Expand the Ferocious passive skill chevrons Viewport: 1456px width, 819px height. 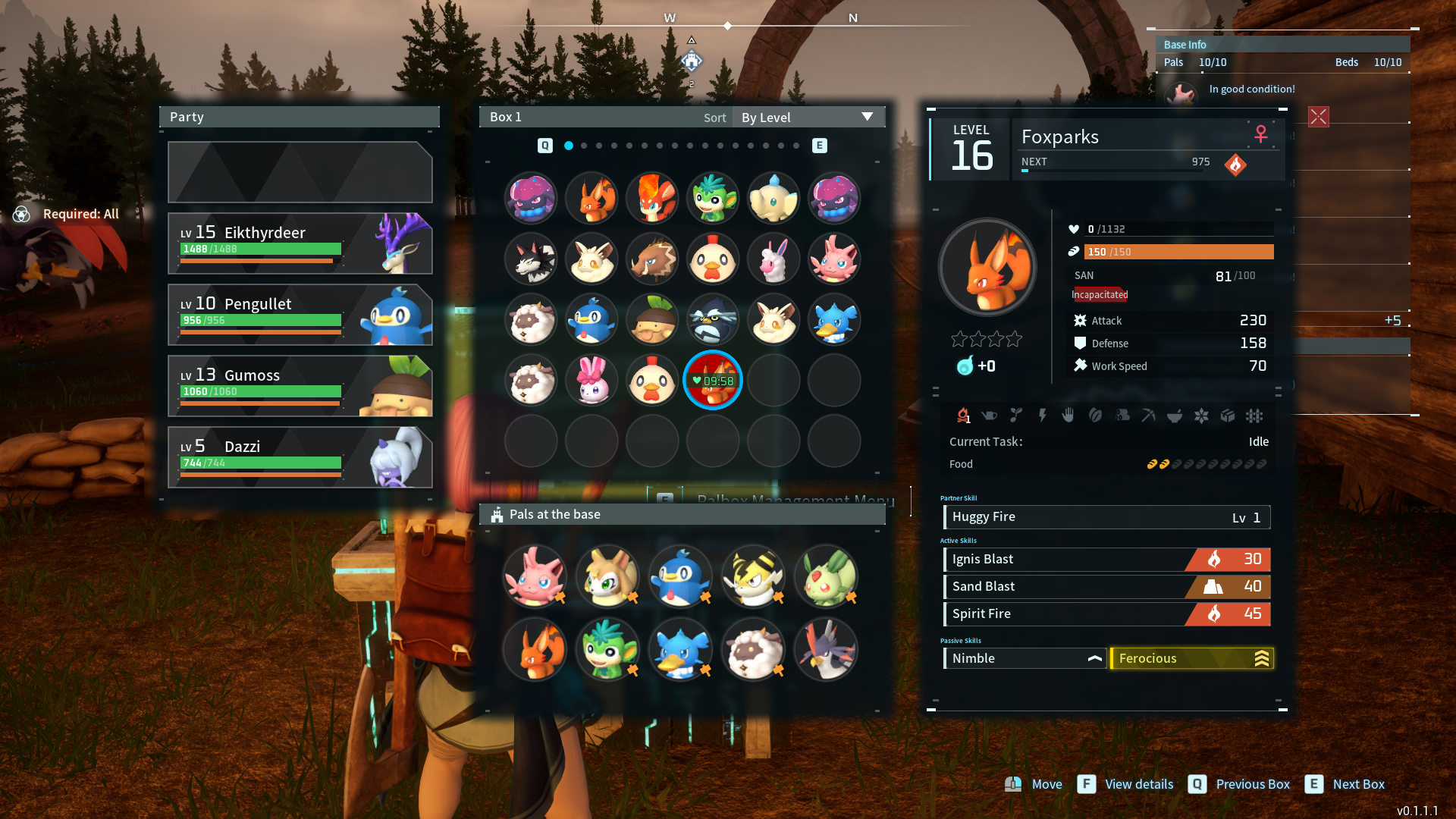1261,658
